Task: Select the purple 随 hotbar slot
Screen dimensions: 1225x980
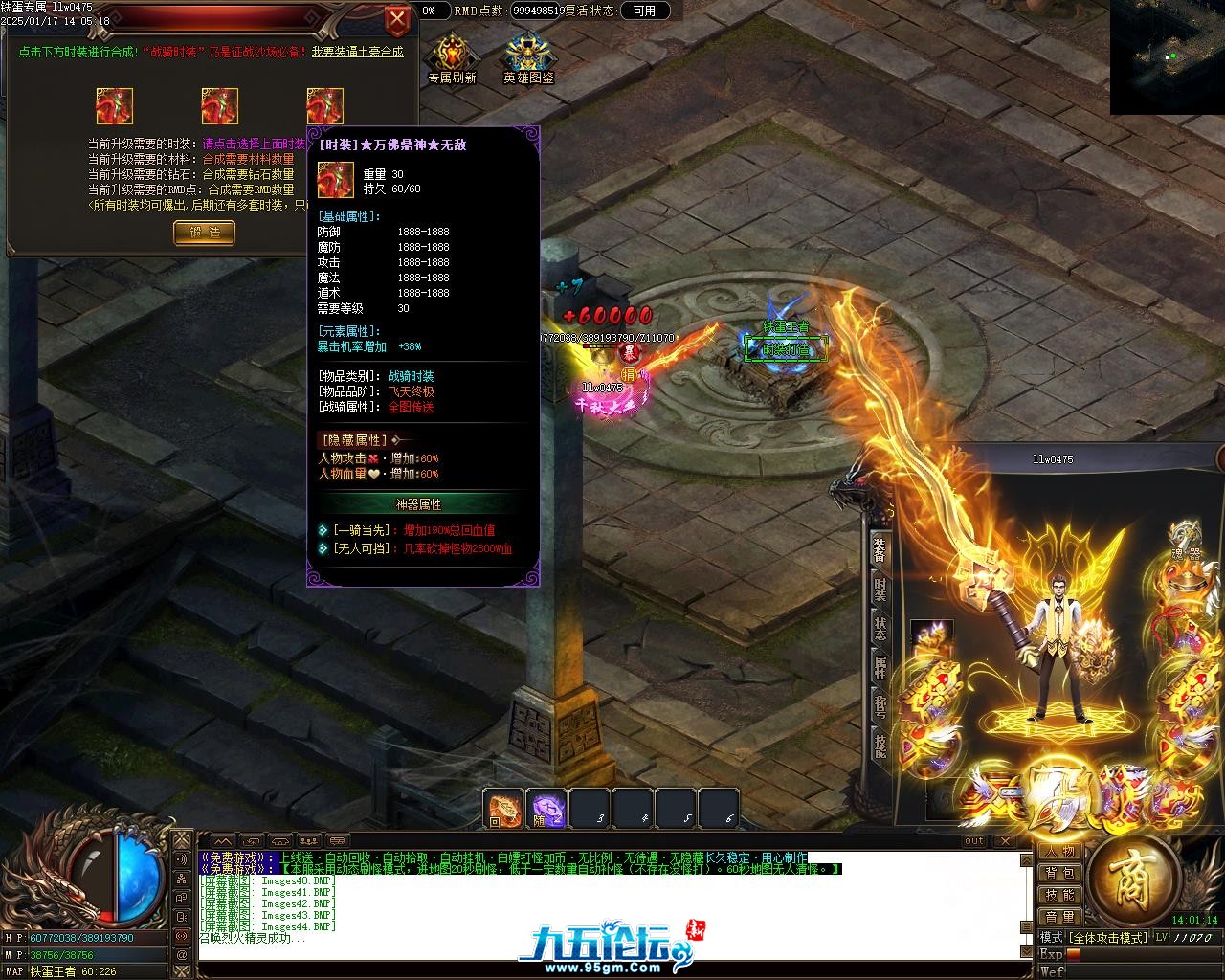Action: [x=546, y=809]
